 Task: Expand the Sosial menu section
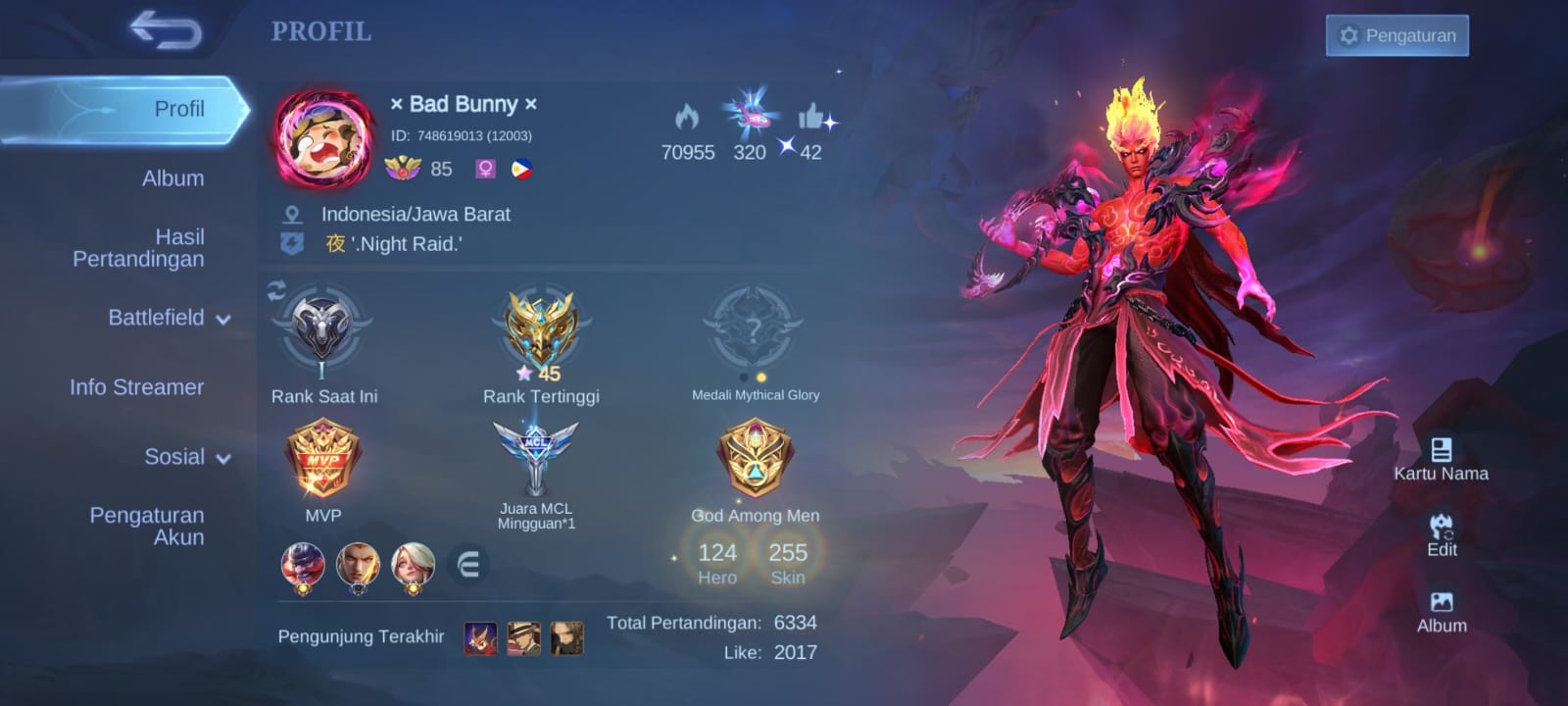point(186,457)
